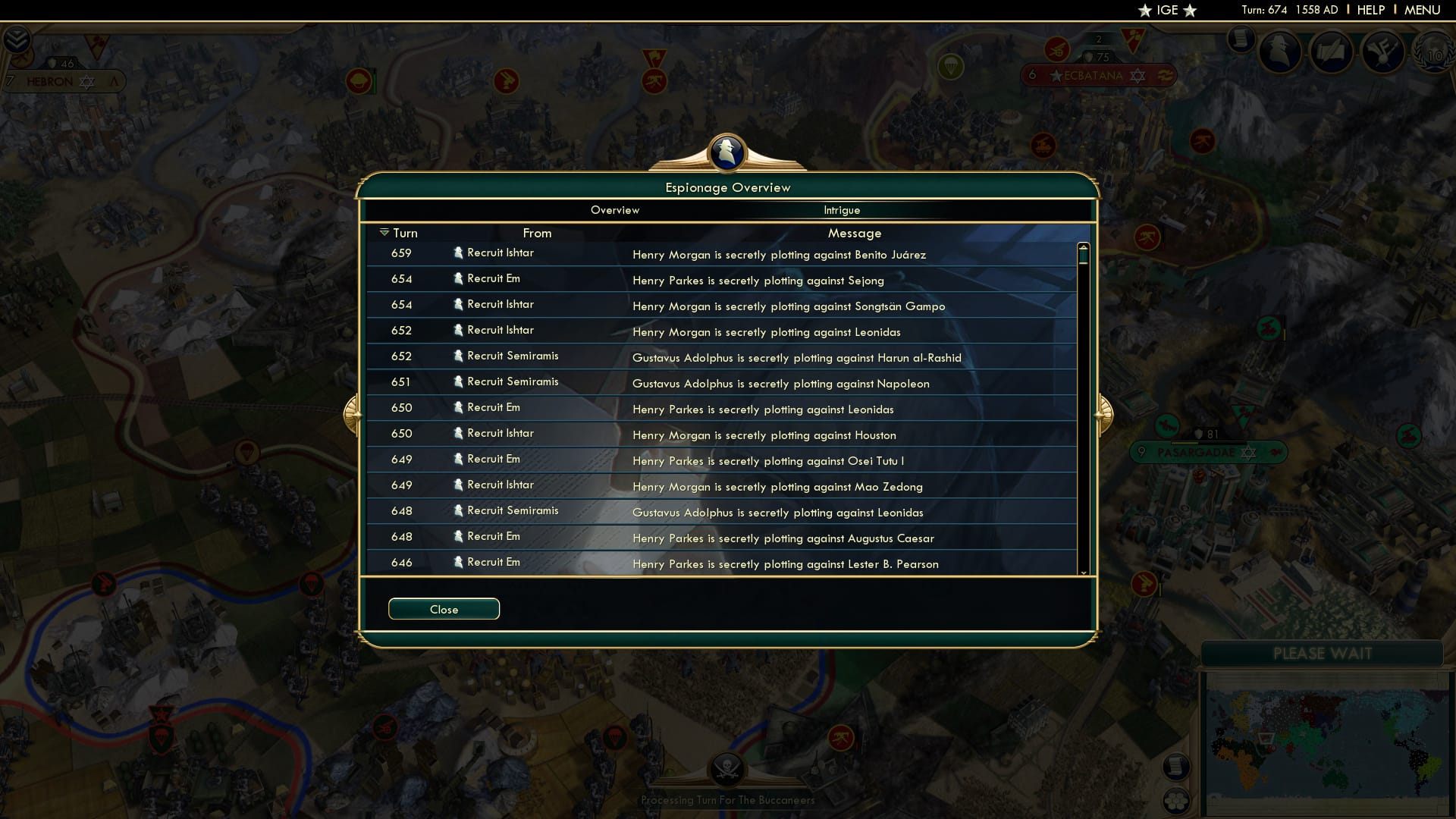
Task: Click the connection icon beside Ecbatana banner
Action: [1164, 76]
